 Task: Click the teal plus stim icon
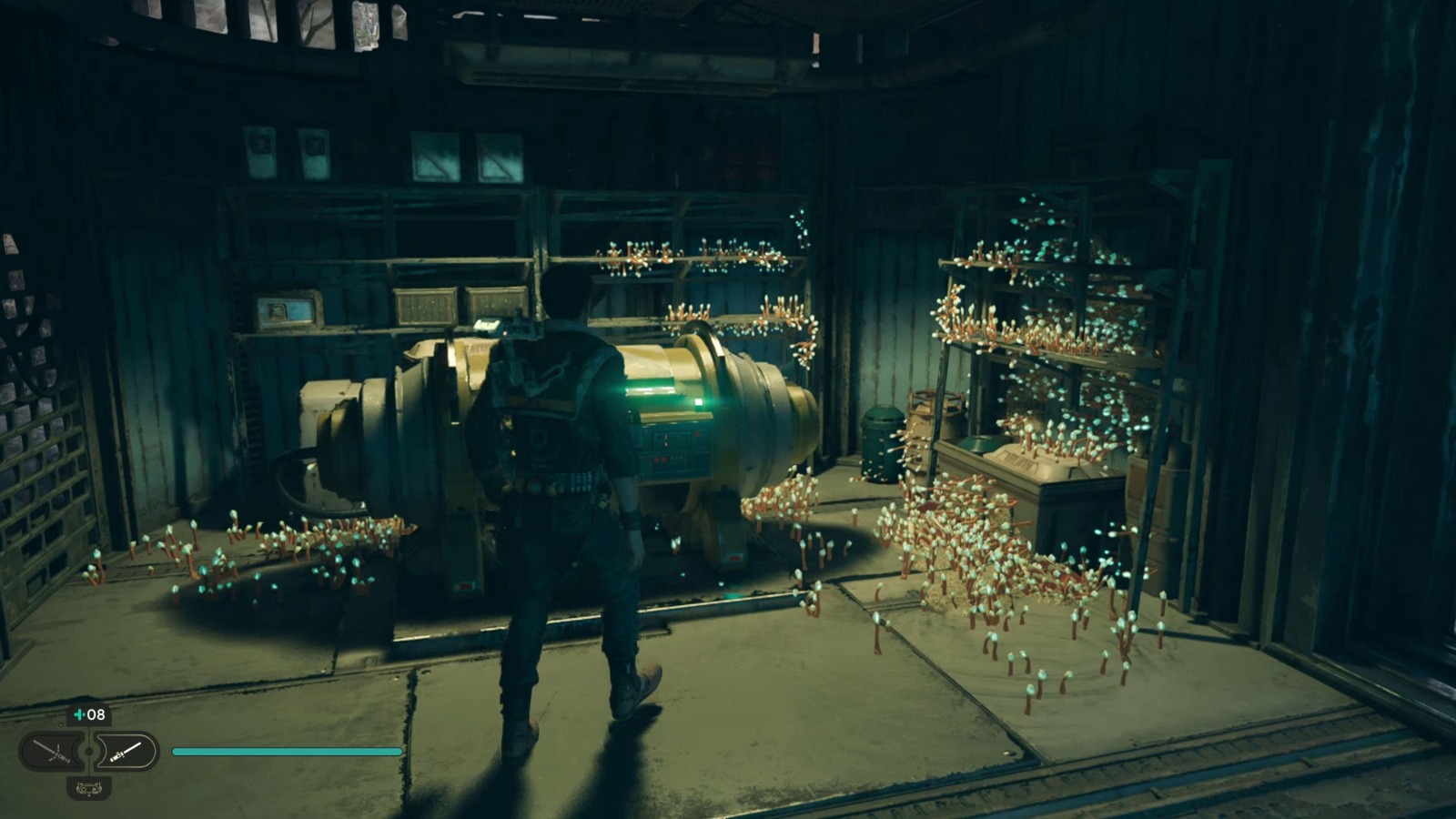point(78,715)
